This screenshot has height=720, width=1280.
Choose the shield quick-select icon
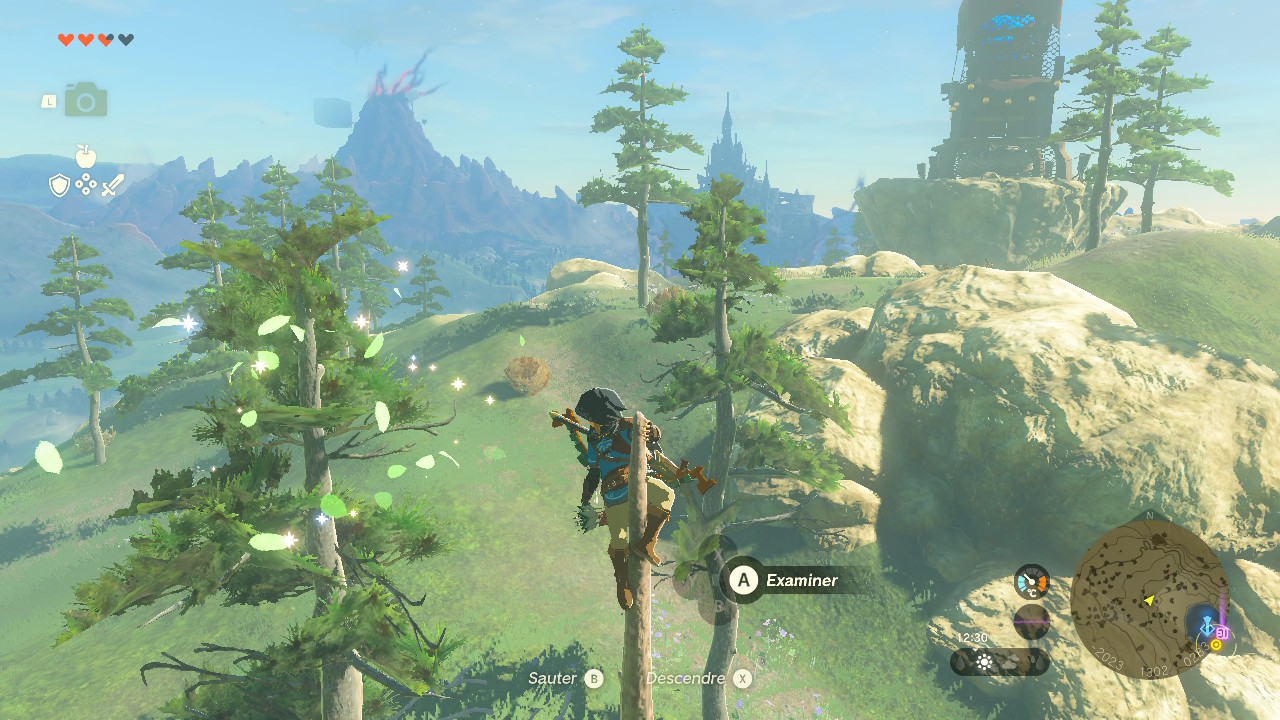pyautogui.click(x=60, y=185)
